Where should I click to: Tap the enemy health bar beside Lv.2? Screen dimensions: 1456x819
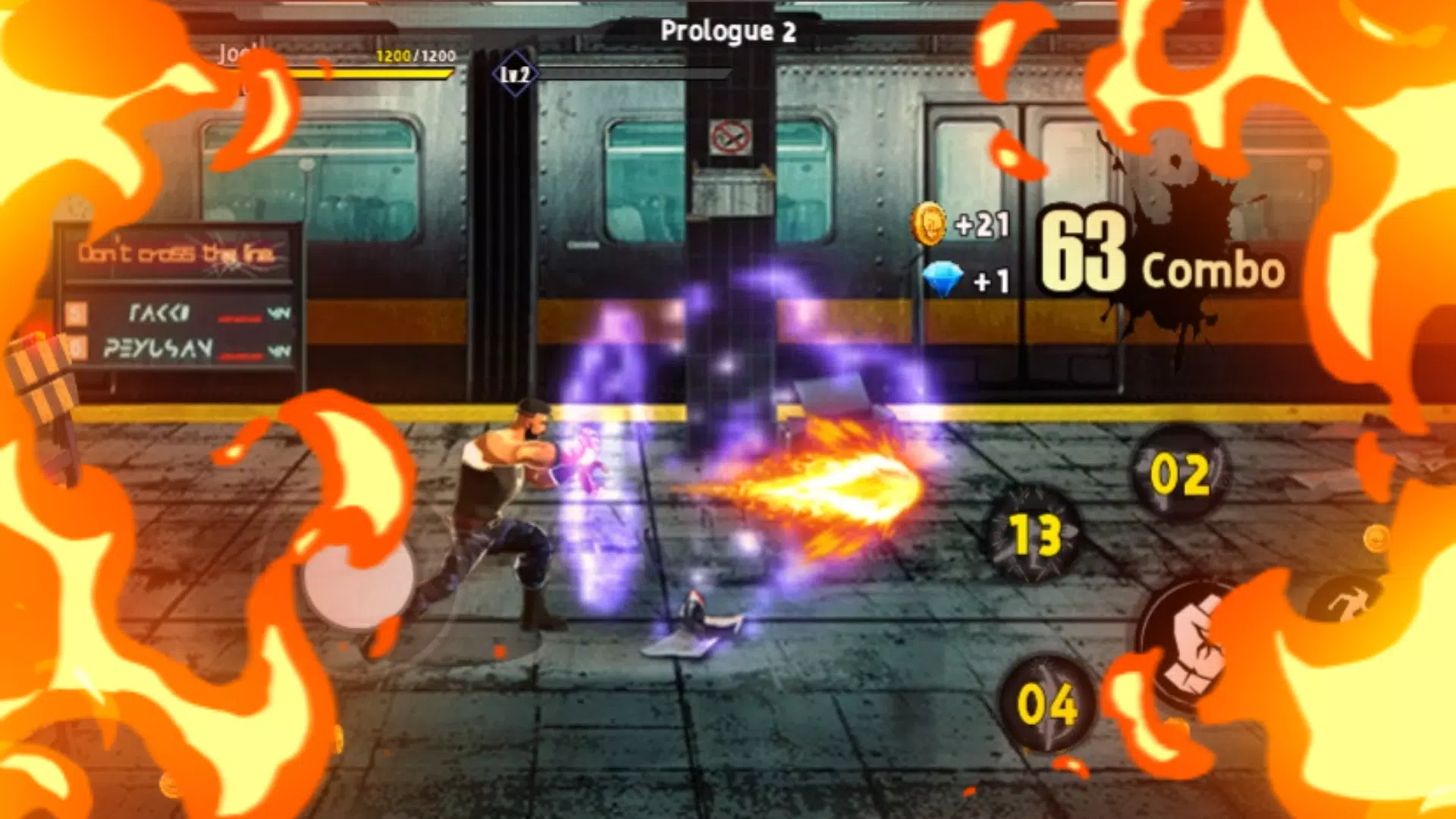[x=637, y=73]
